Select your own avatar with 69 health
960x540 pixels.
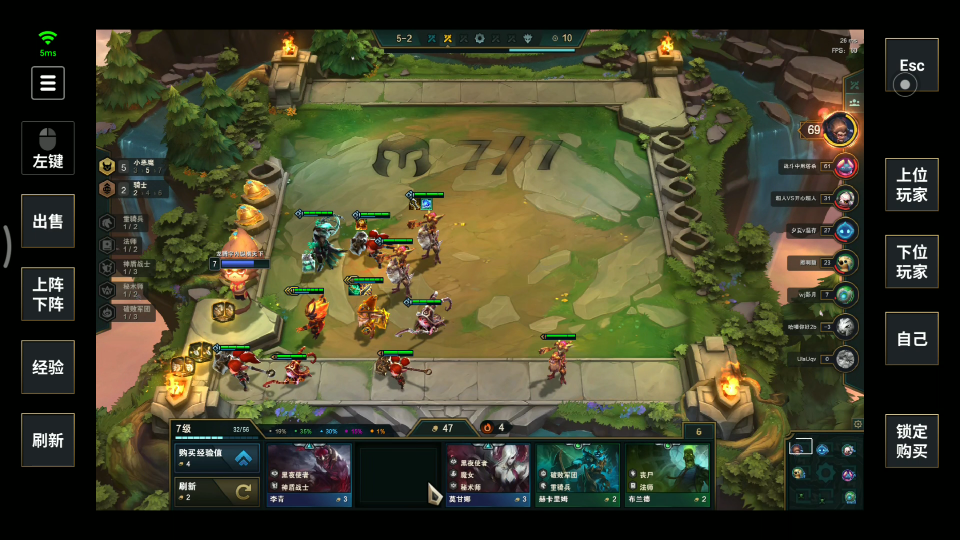click(x=839, y=129)
